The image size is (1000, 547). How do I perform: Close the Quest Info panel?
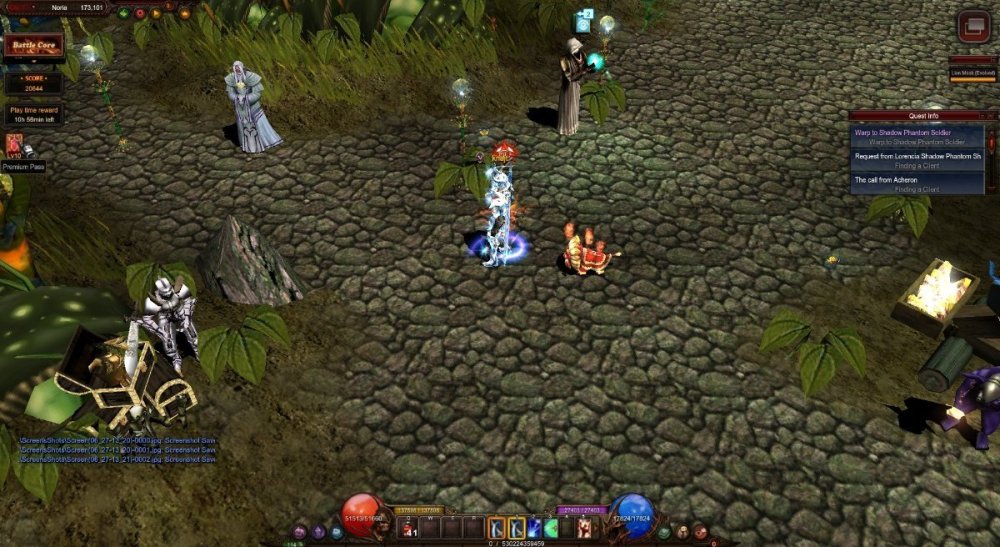coord(991,115)
